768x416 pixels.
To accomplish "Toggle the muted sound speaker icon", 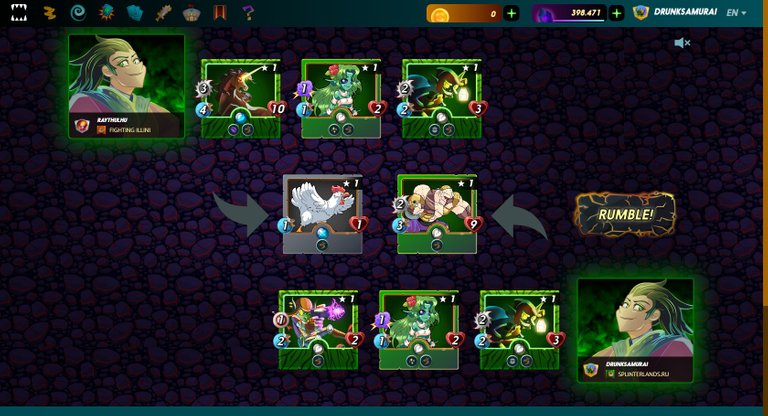I will tap(682, 43).
